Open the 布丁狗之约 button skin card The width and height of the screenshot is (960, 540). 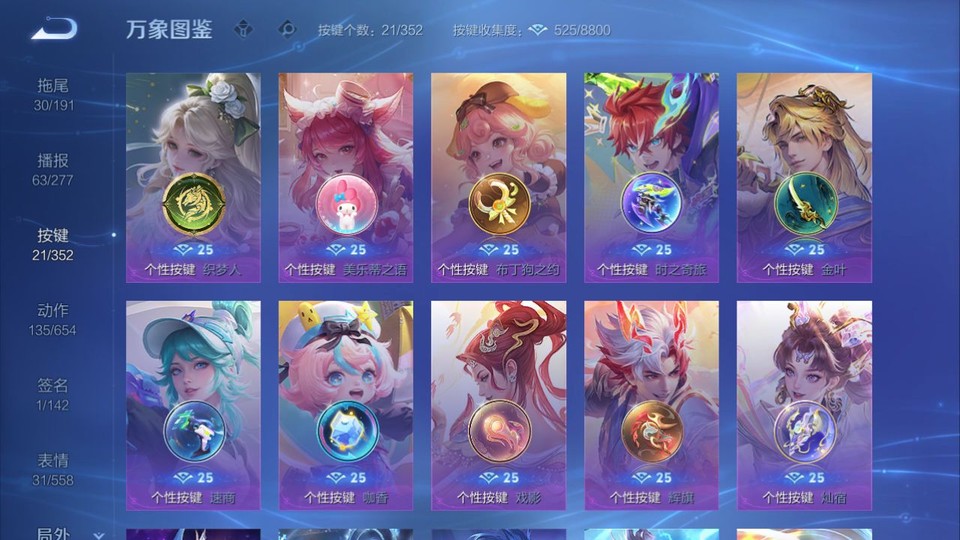499,177
